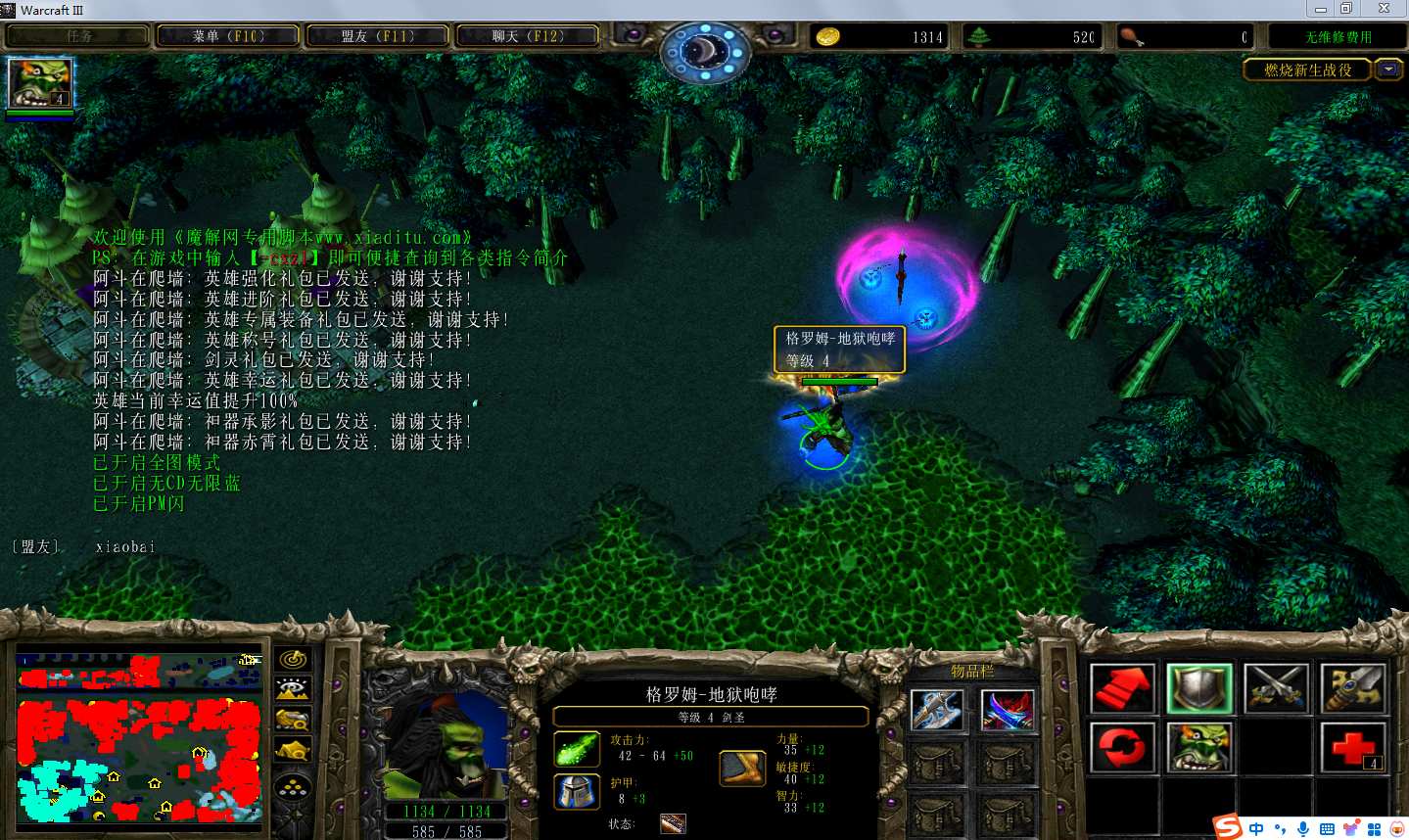Toggle the formation movement button

click(x=293, y=786)
